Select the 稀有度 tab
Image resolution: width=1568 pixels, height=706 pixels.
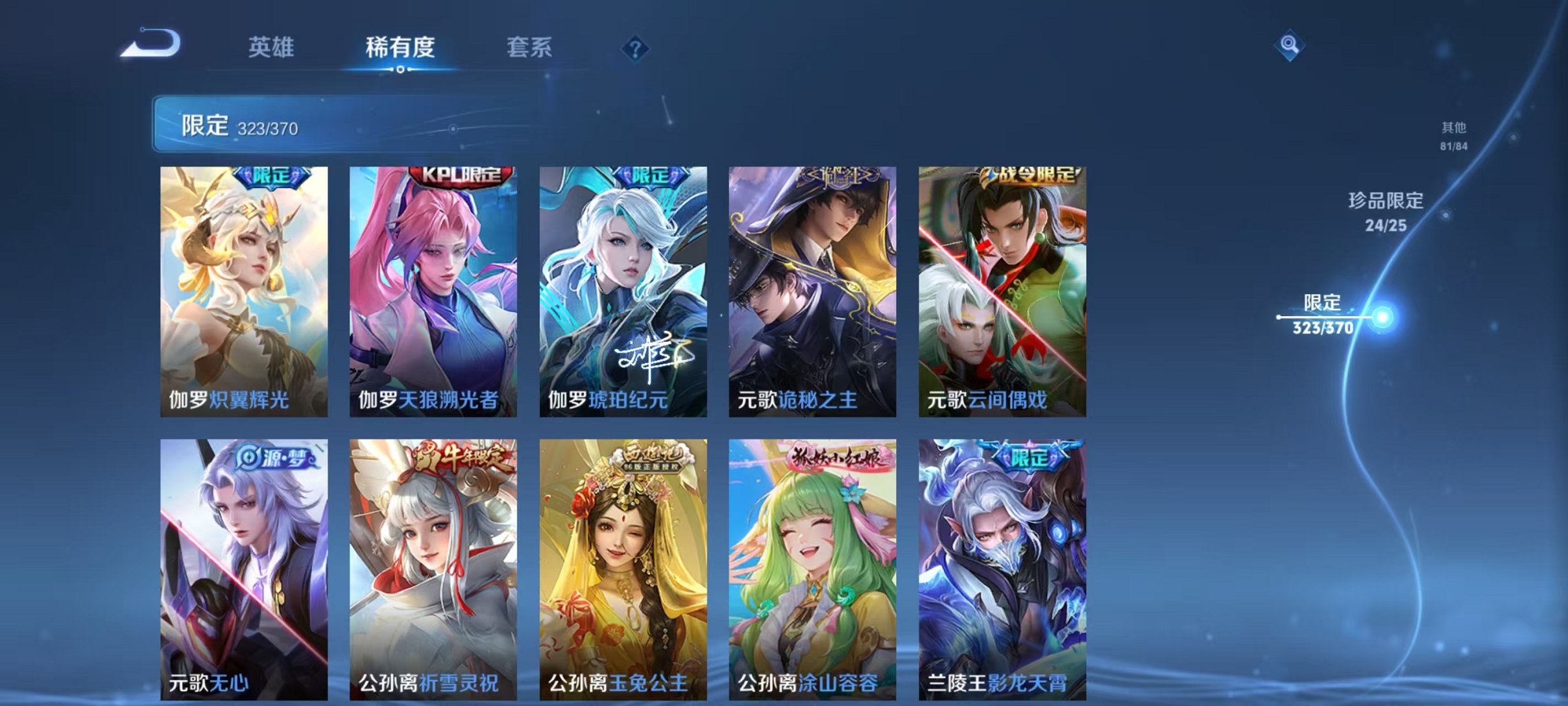(400, 47)
